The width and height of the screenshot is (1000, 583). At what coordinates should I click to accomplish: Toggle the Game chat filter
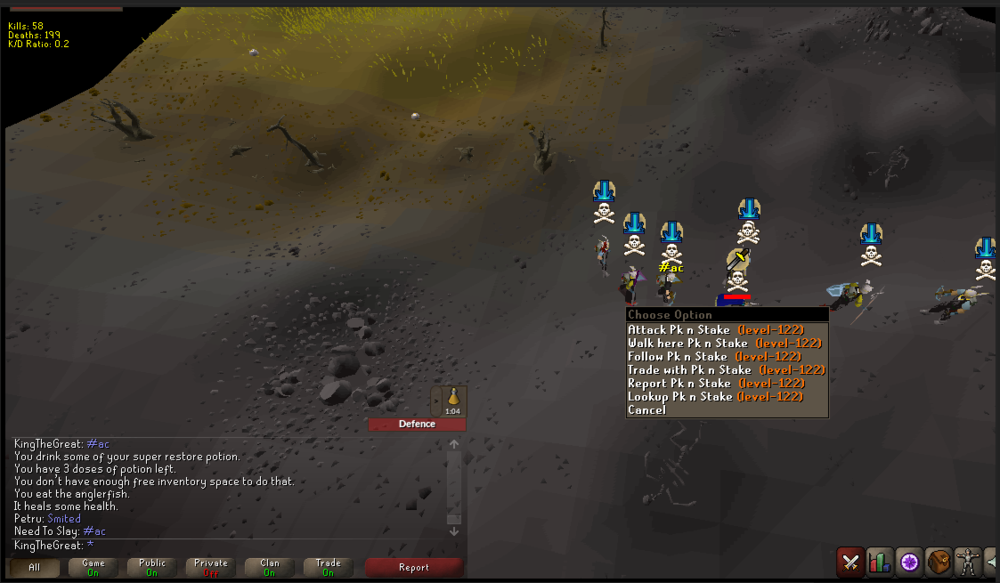(93, 567)
